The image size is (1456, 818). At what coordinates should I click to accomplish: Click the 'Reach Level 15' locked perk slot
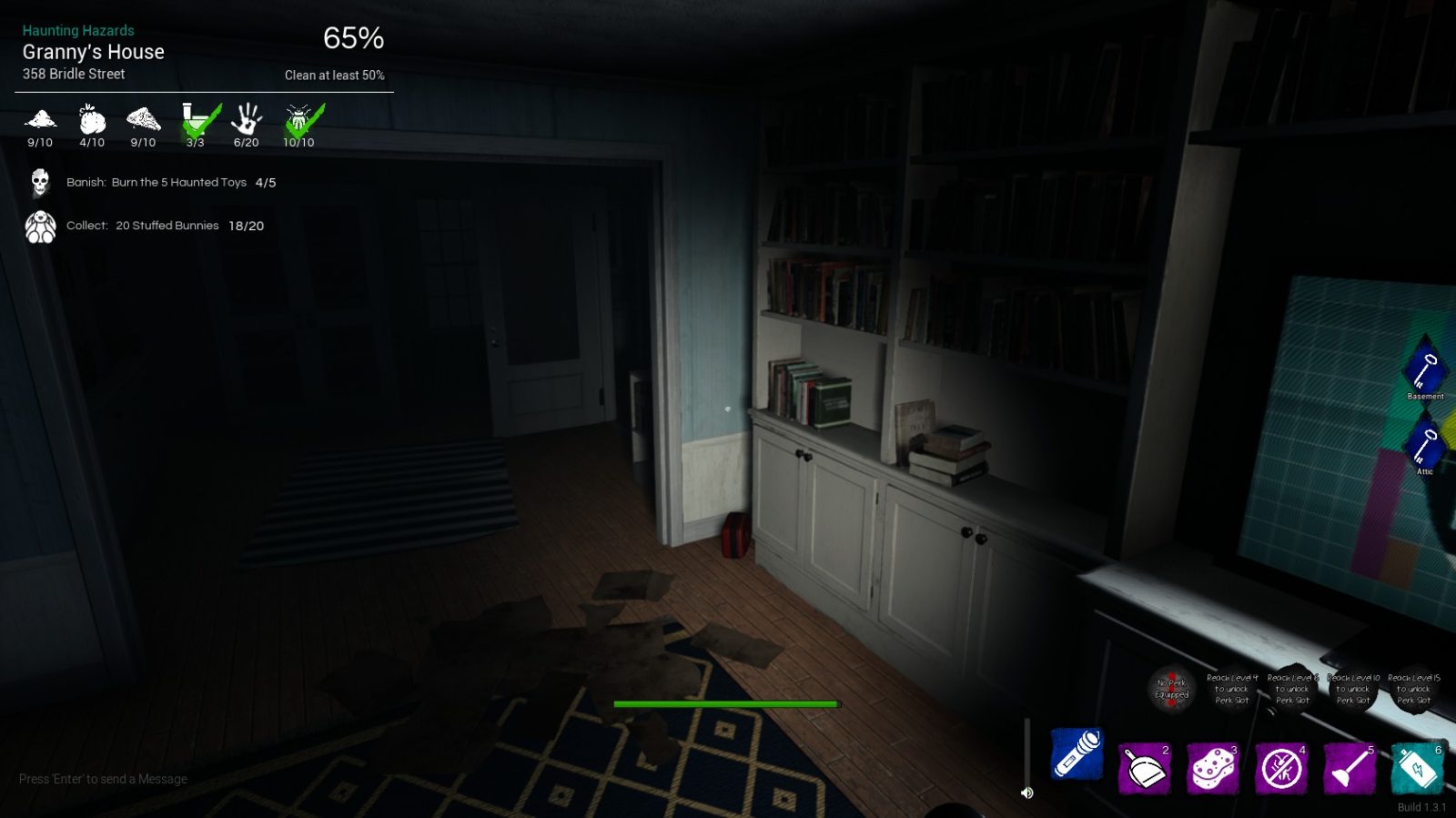pos(1413,689)
